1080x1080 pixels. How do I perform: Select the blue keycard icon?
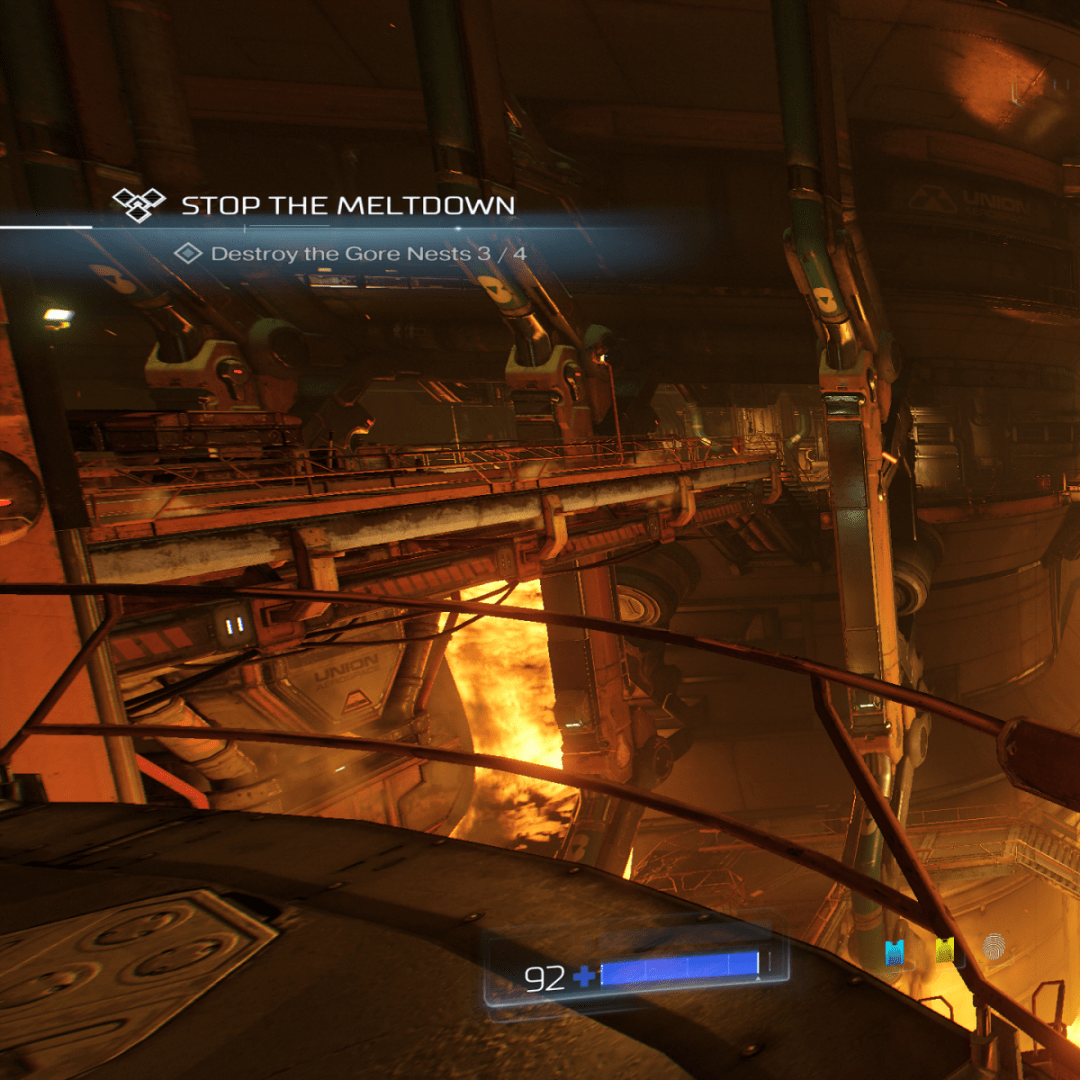(894, 951)
